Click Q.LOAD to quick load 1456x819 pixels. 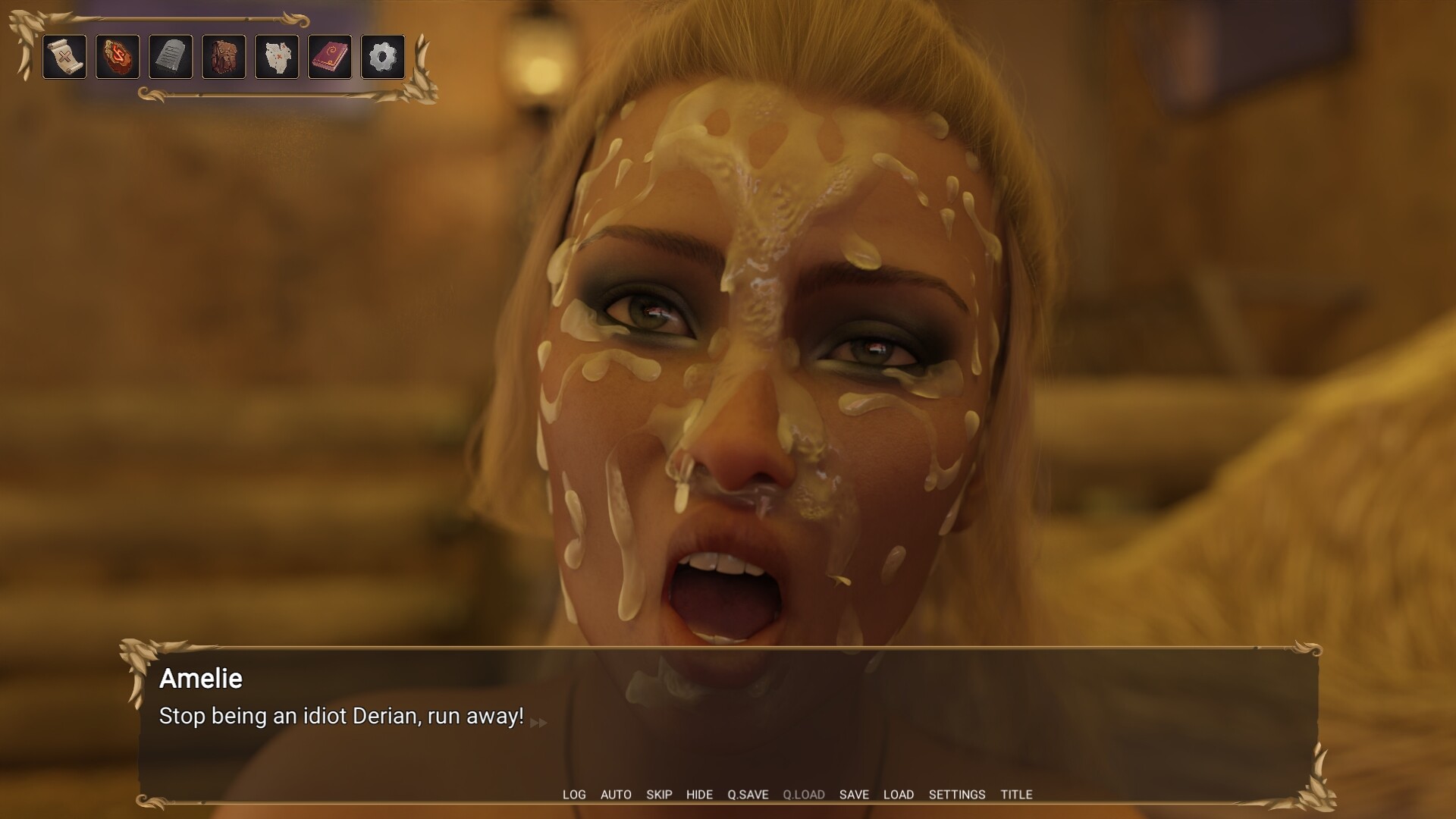[x=804, y=795]
